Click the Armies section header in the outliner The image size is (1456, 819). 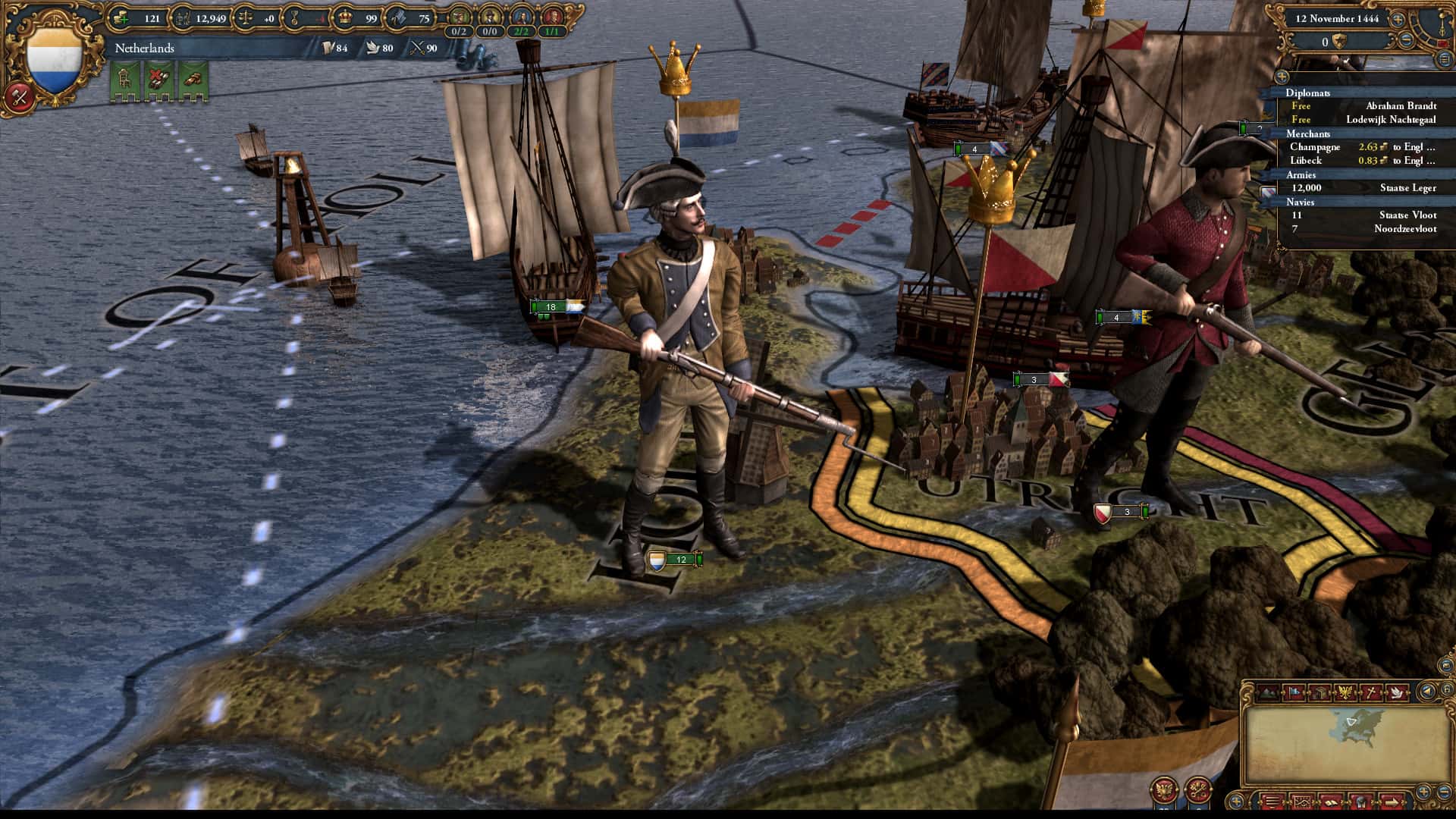click(x=1301, y=175)
